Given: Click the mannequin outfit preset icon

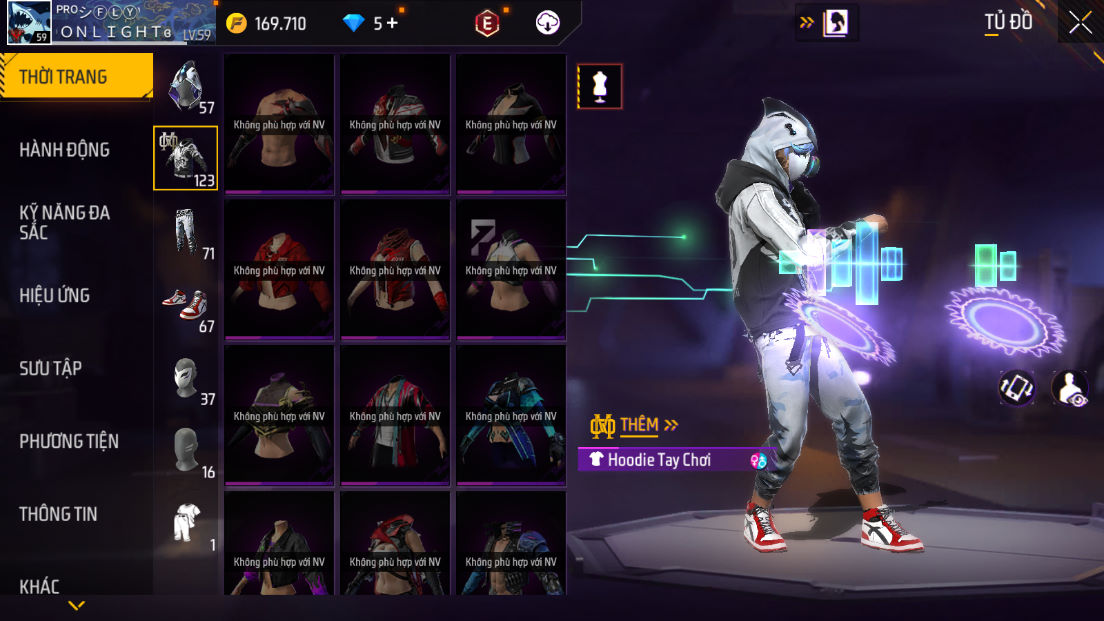Looking at the screenshot, I should coord(600,86).
